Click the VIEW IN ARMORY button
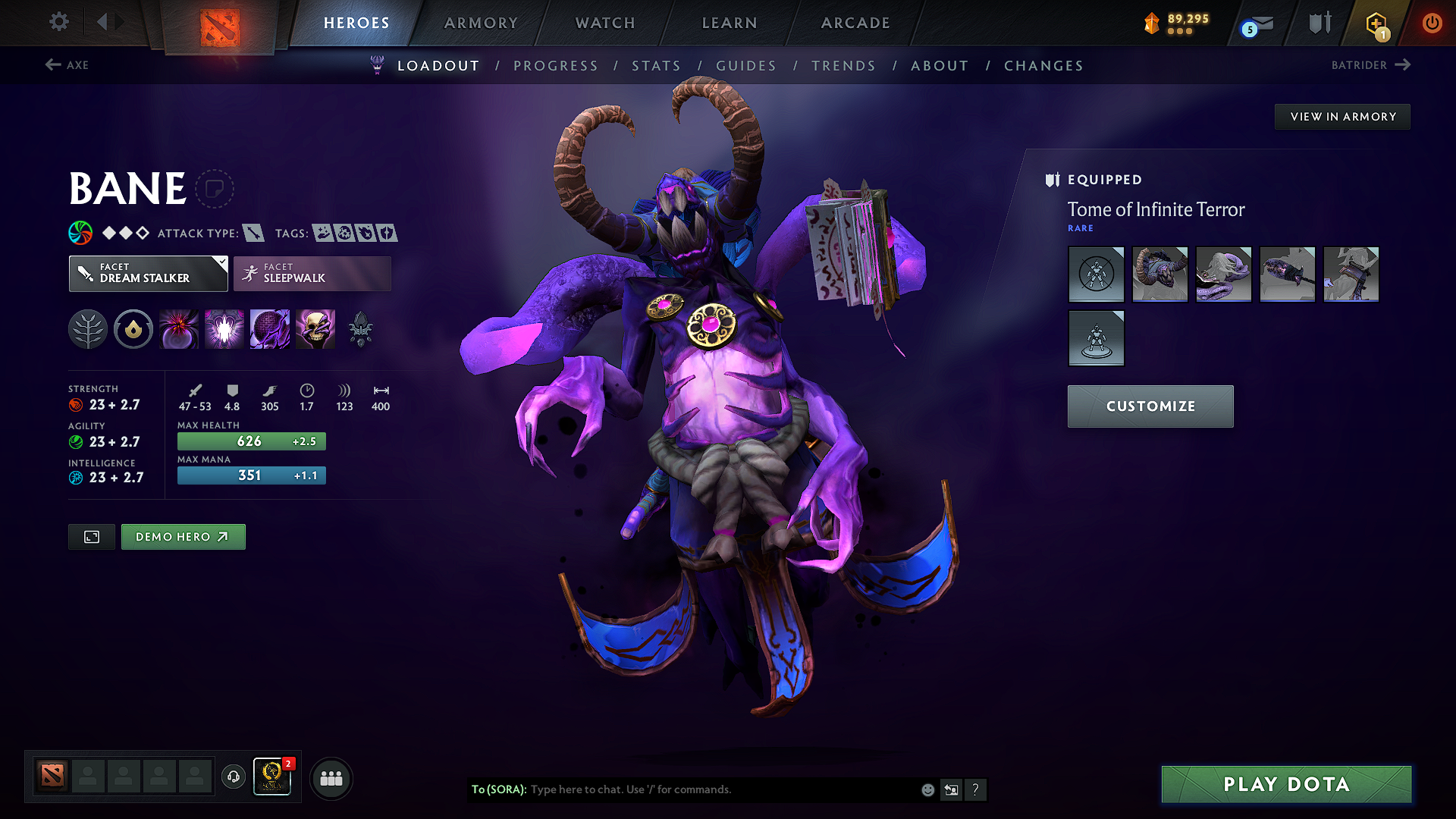This screenshot has height=819, width=1456. pyautogui.click(x=1342, y=116)
